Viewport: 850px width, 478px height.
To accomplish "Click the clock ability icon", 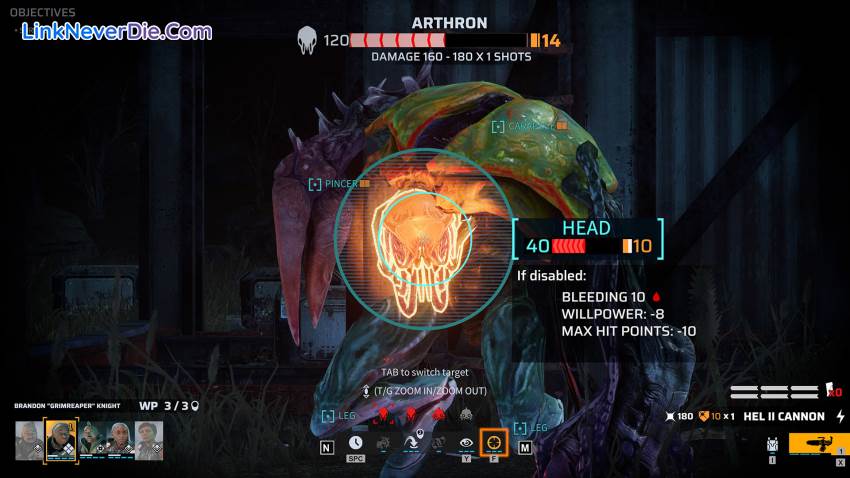I will [356, 443].
